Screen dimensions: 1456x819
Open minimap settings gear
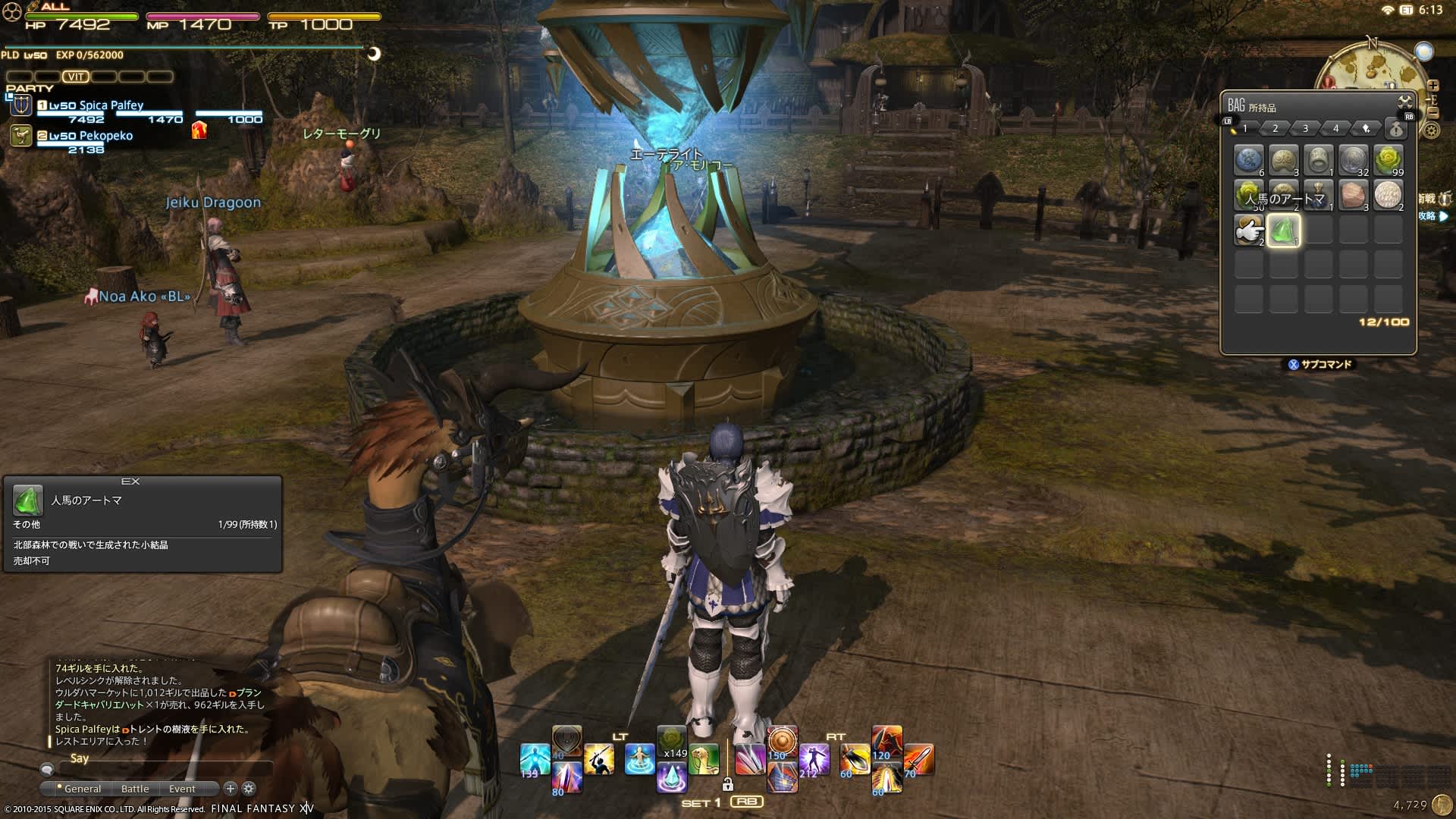tap(1431, 130)
